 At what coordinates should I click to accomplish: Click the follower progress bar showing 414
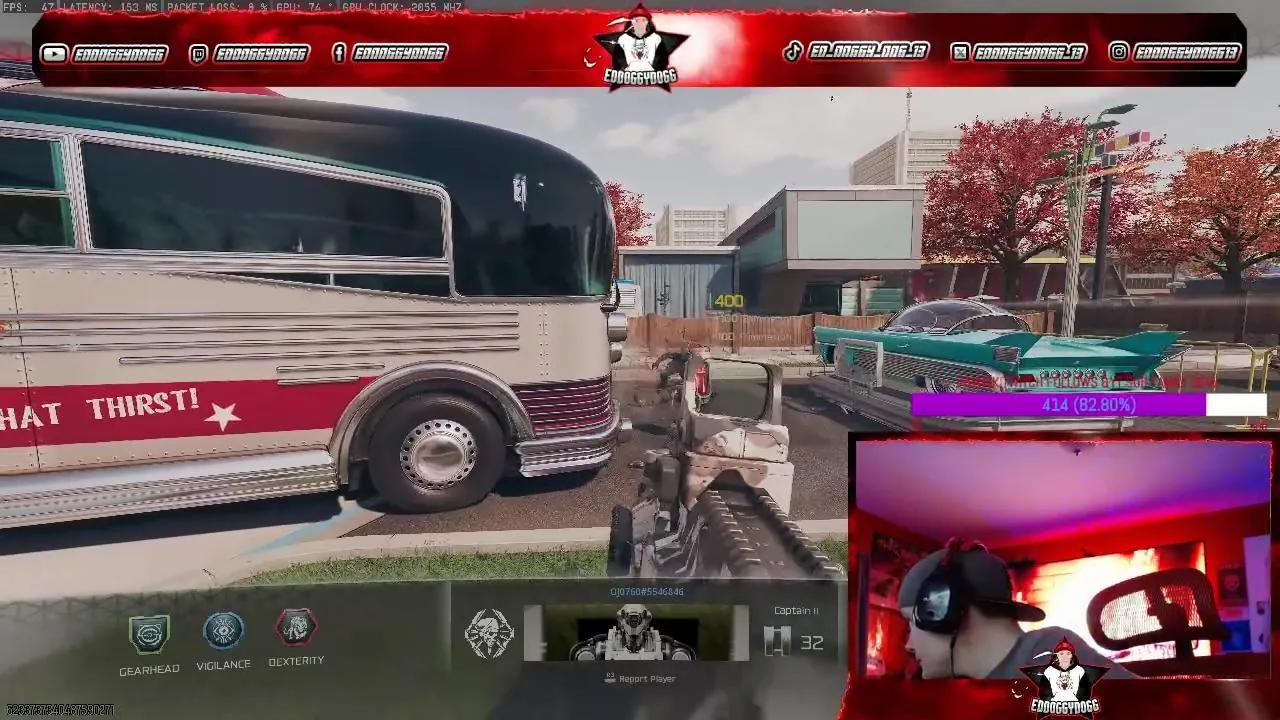[x=1090, y=406]
